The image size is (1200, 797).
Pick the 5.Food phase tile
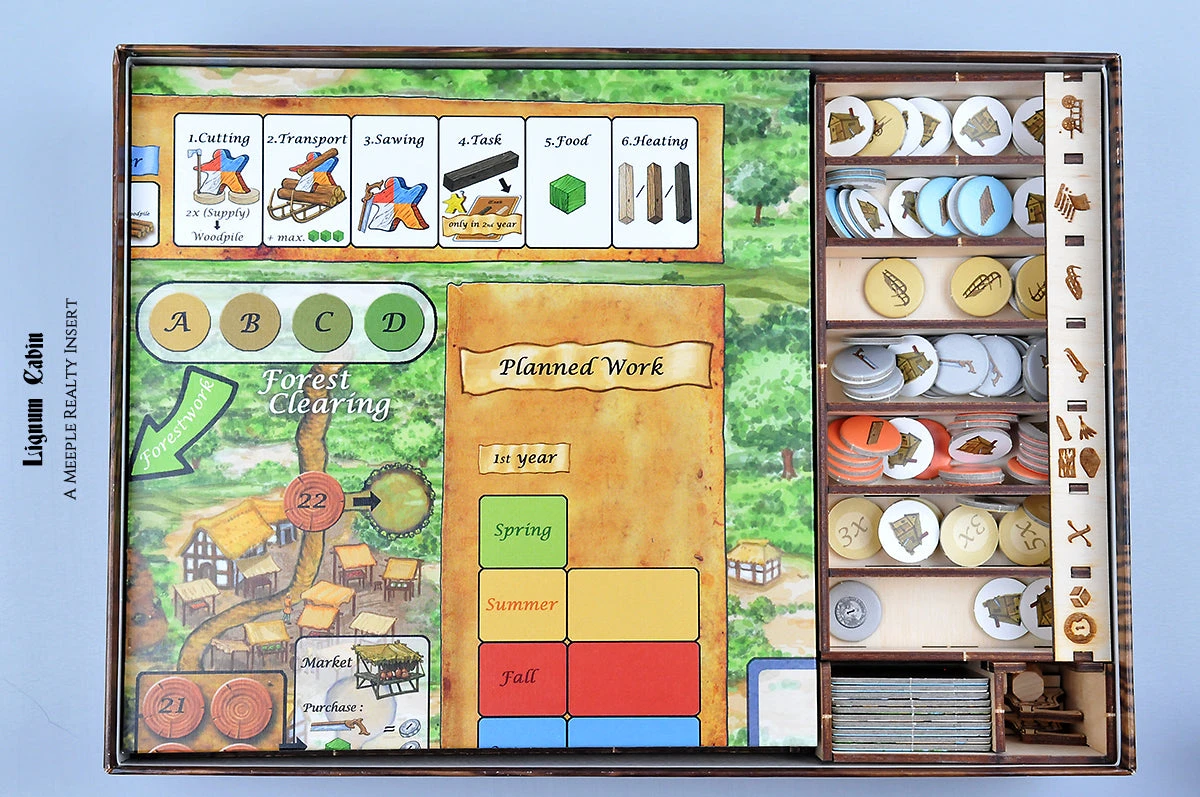(568, 181)
